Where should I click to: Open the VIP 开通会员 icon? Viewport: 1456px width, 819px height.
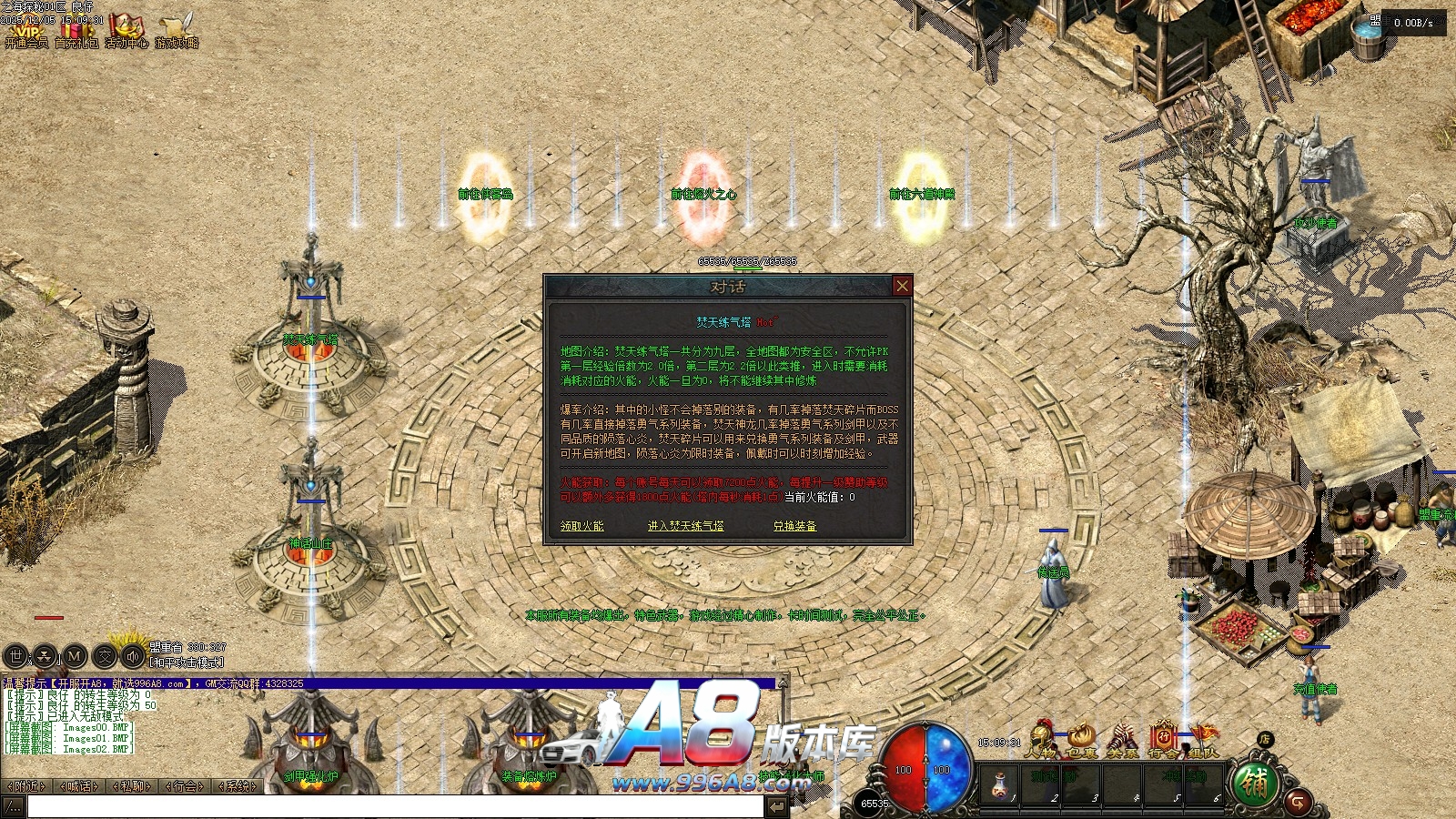(26, 32)
